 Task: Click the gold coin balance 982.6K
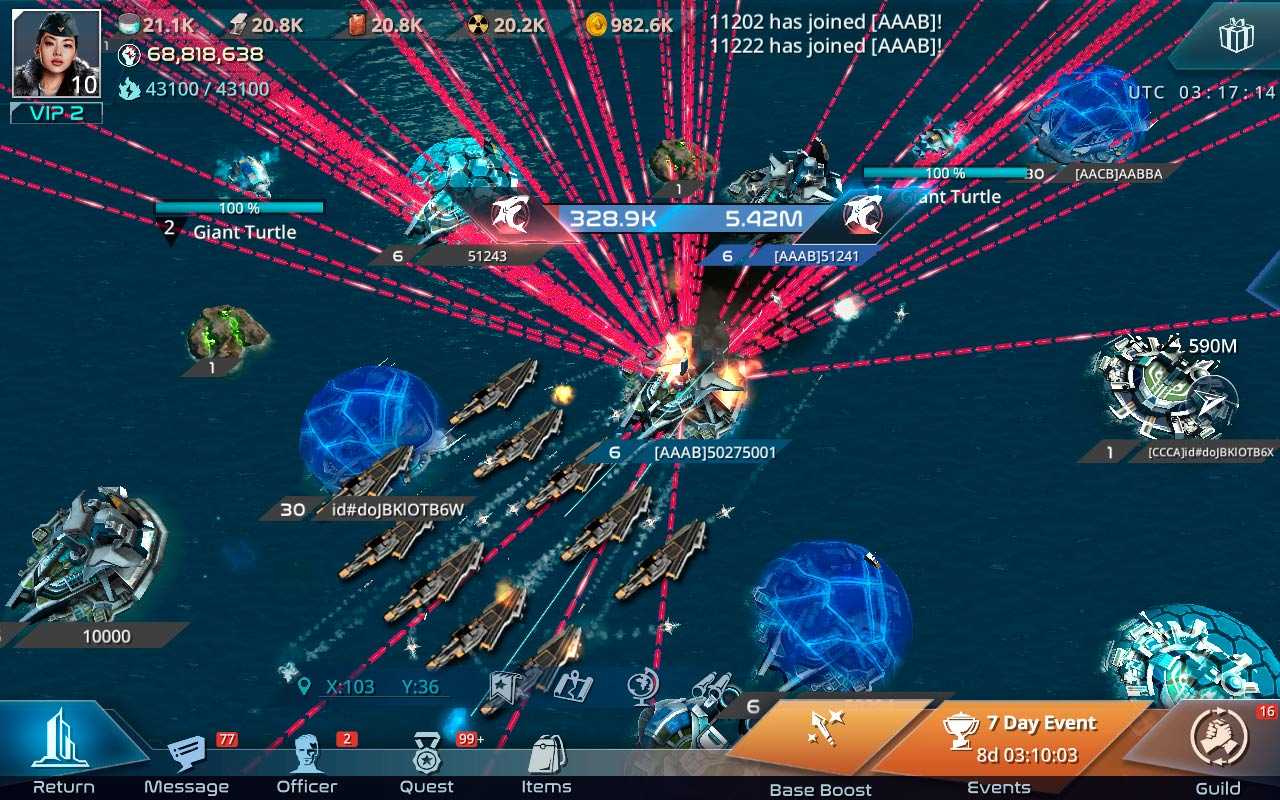(630, 25)
